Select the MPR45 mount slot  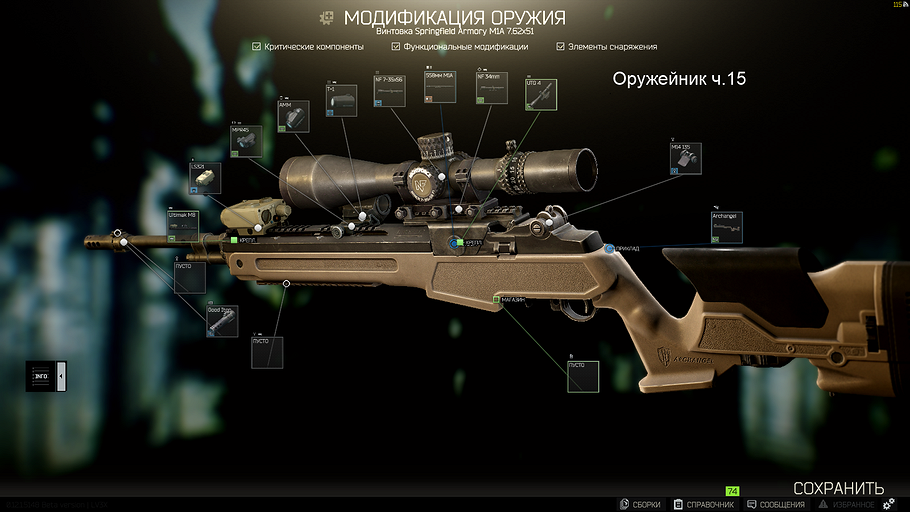tap(246, 140)
